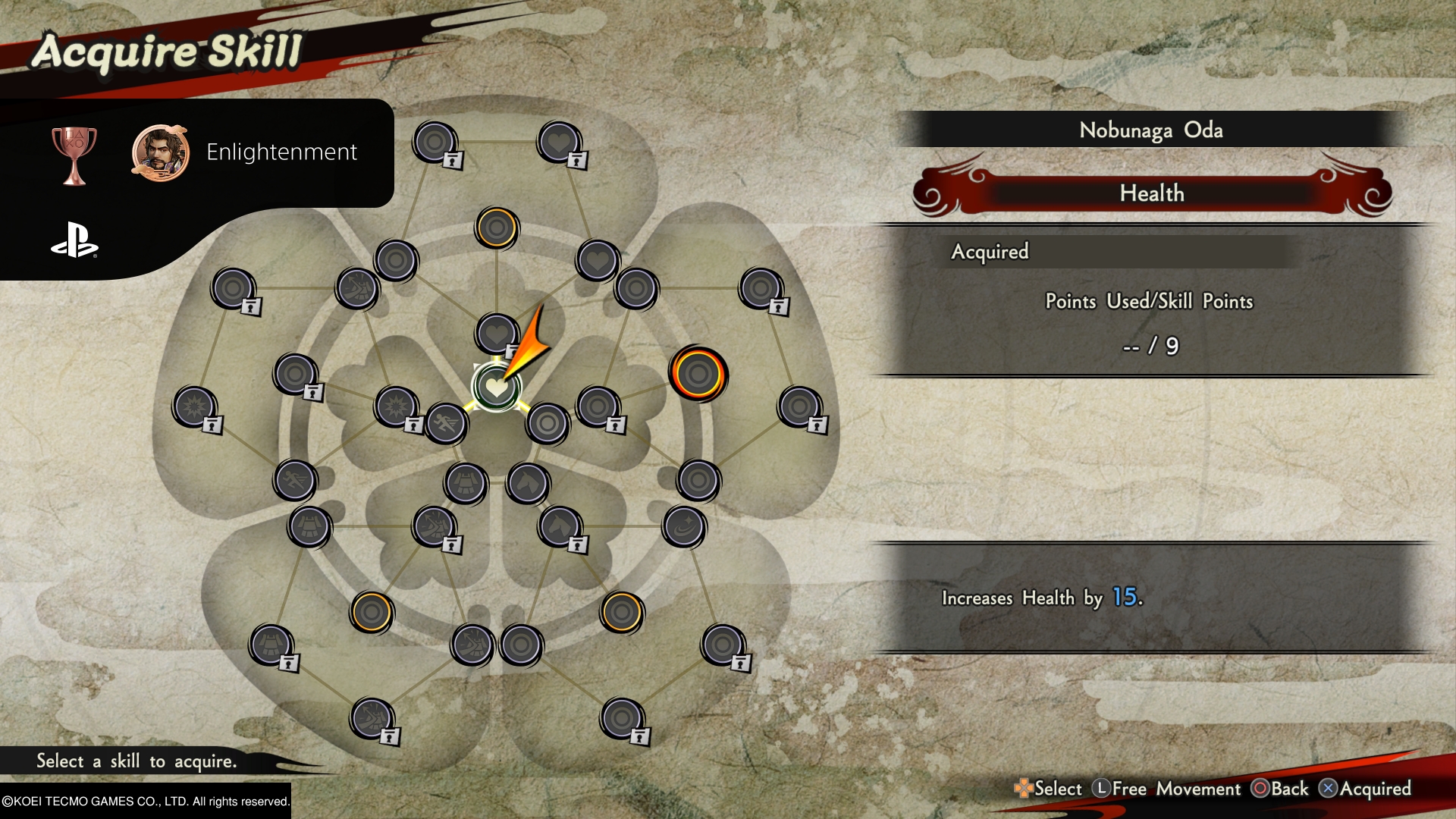This screenshot has width=1456, height=819.
Task: Choose the locked armor skill node
Action: (271, 645)
